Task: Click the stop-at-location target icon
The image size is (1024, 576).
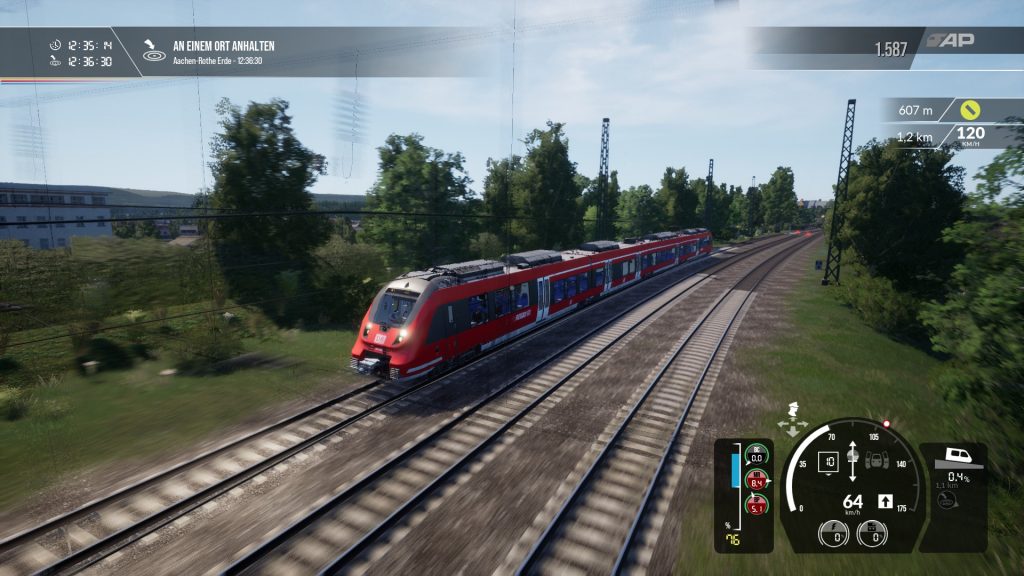Action: [x=153, y=51]
